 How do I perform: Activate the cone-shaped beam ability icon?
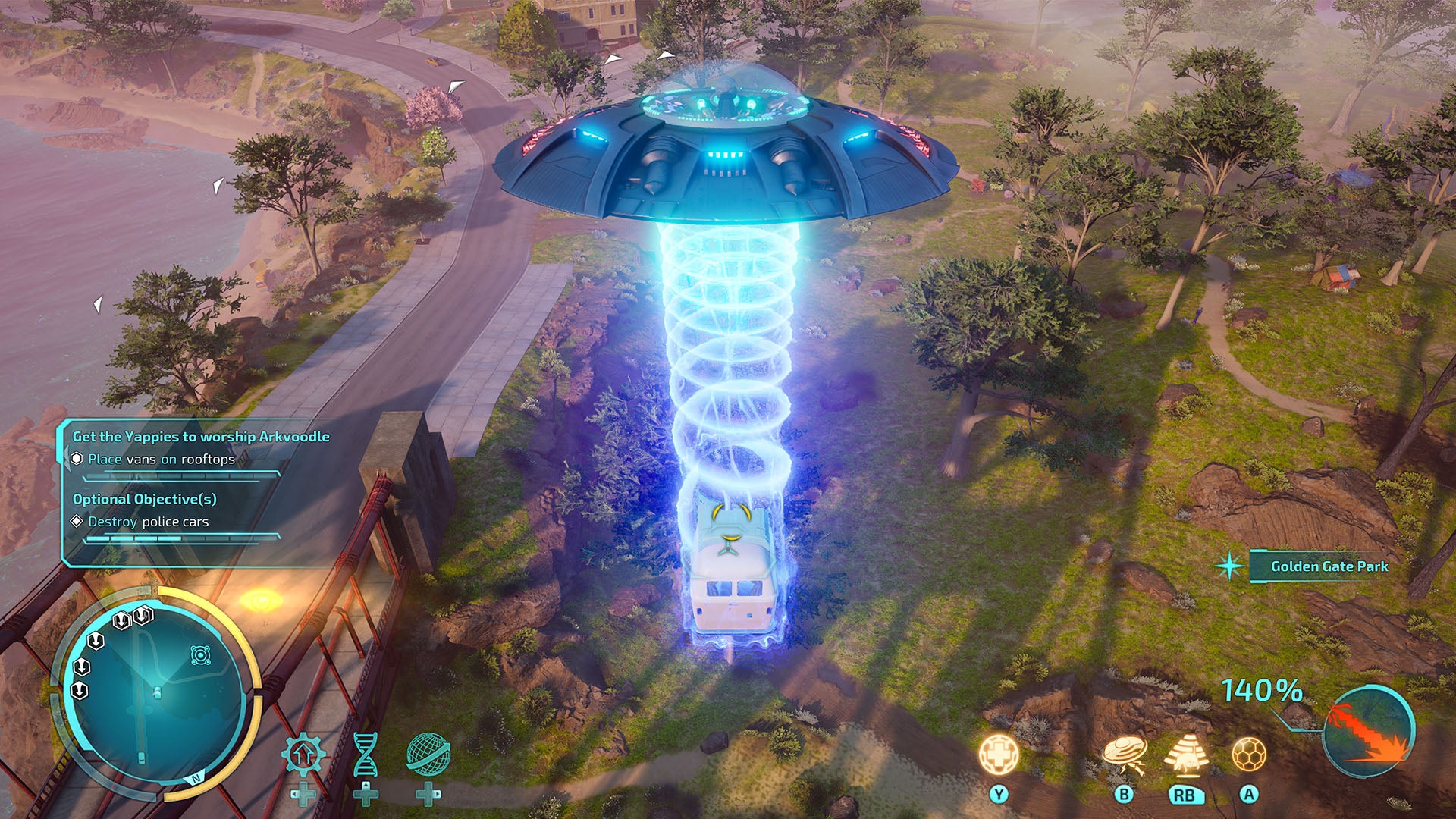[1185, 755]
